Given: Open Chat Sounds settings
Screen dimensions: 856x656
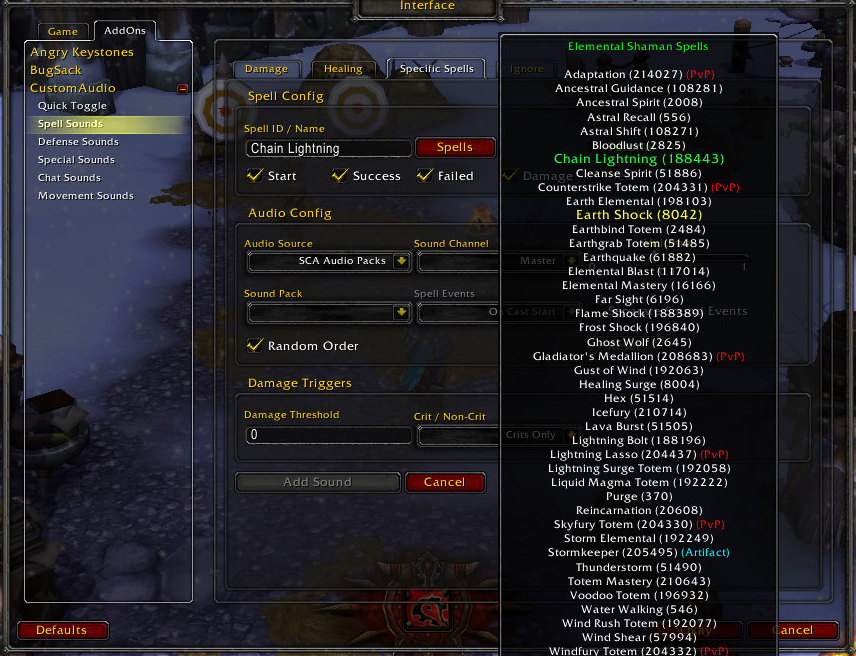Looking at the screenshot, I should [69, 178].
